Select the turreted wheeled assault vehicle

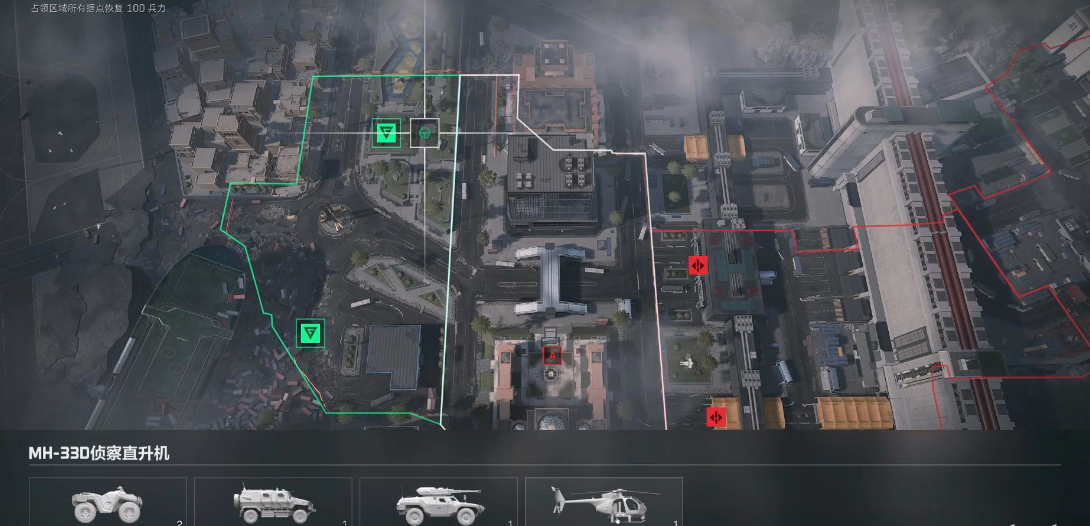pos(438,502)
